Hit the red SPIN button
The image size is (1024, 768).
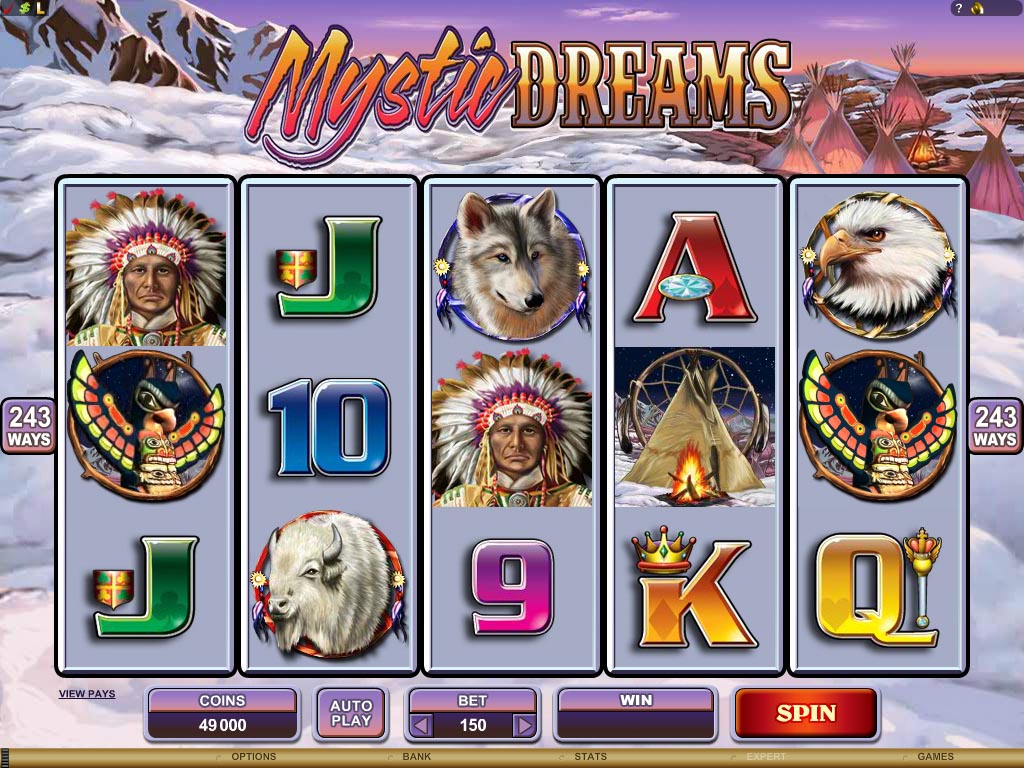tap(806, 713)
